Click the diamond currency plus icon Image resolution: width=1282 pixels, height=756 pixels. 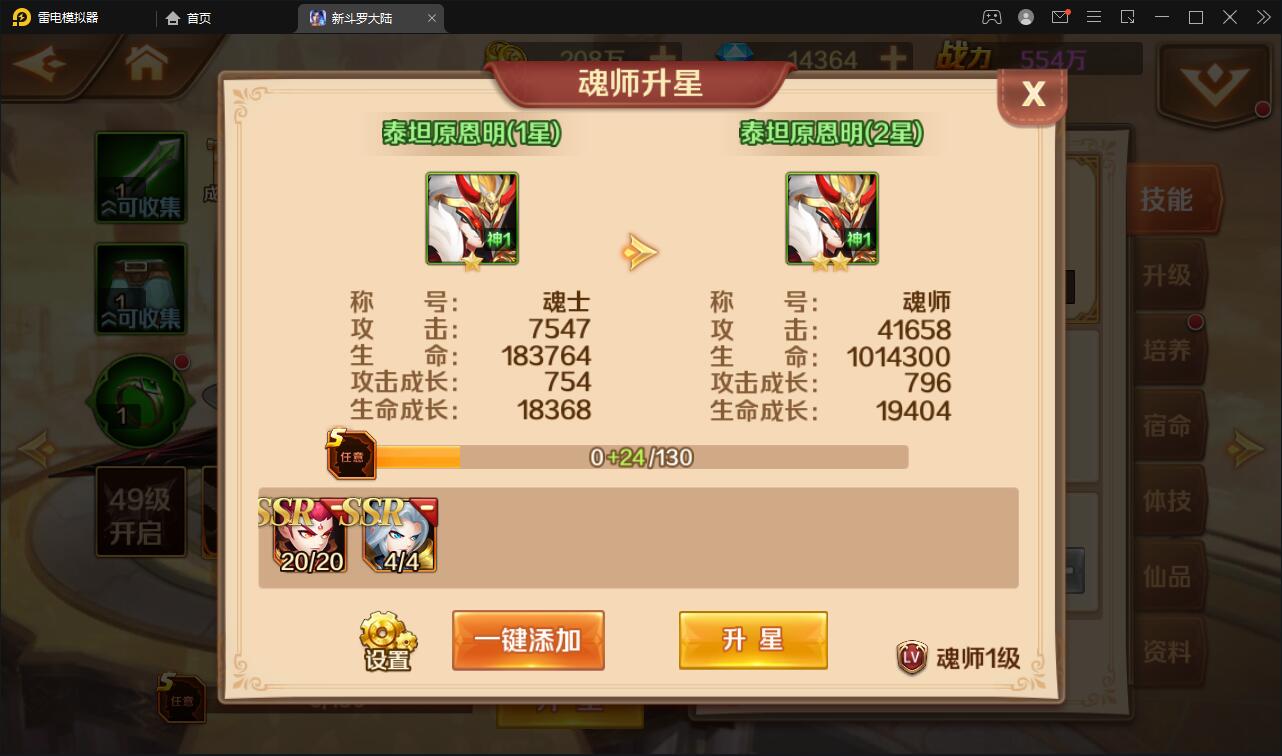[893, 58]
